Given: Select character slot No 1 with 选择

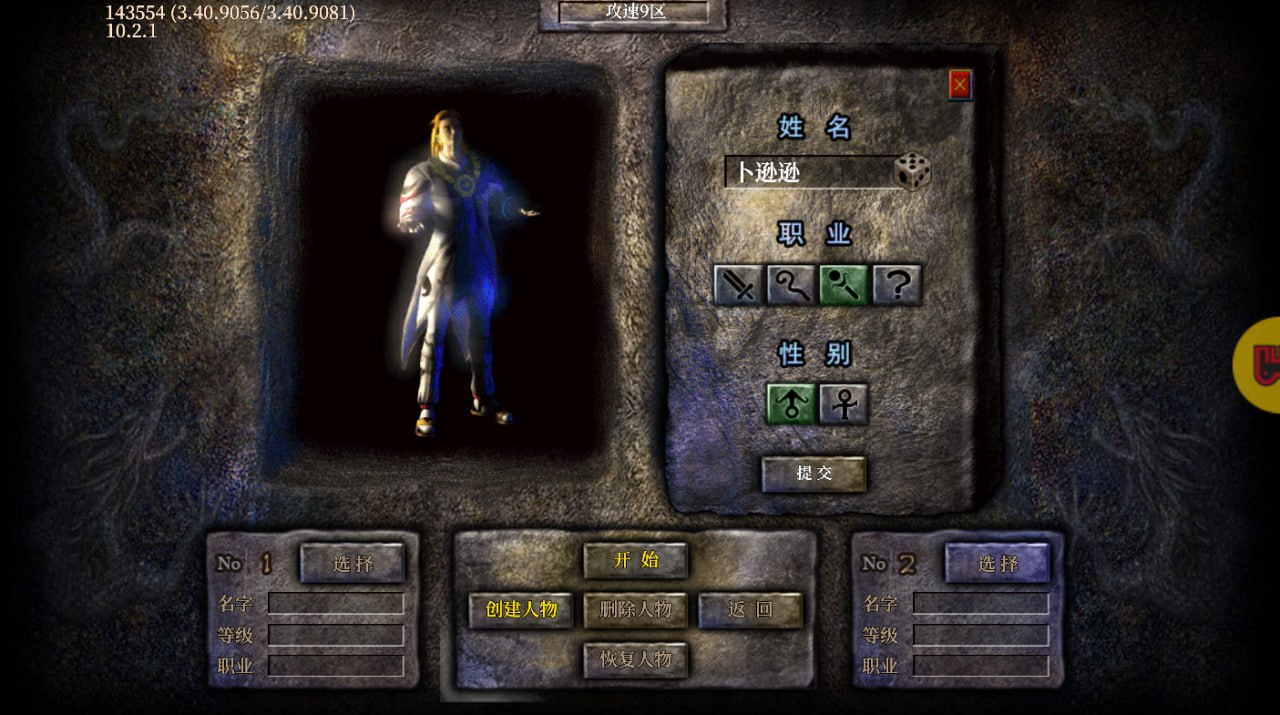Looking at the screenshot, I should point(353,564).
